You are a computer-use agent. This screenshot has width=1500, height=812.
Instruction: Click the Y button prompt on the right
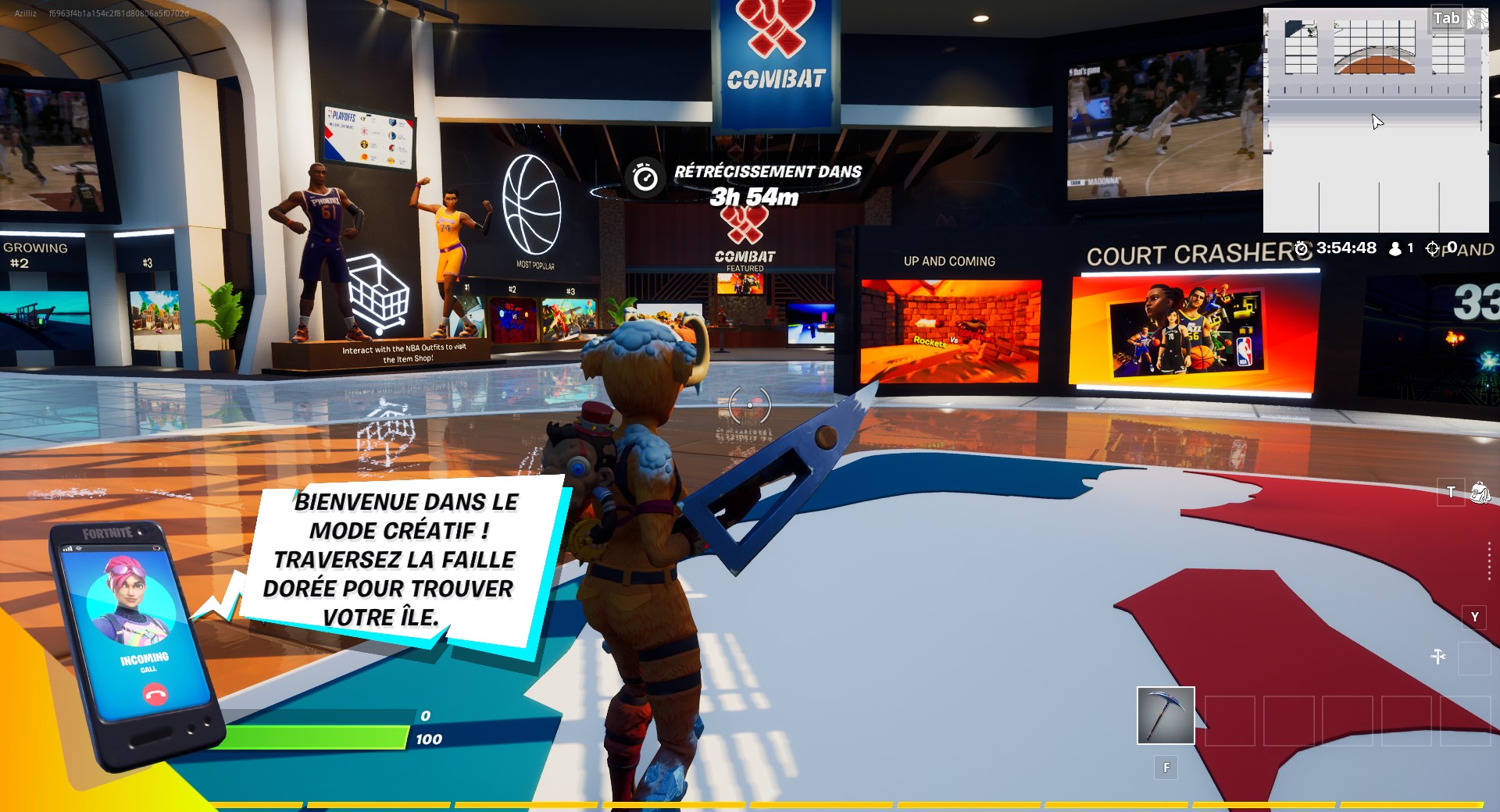coord(1474,618)
